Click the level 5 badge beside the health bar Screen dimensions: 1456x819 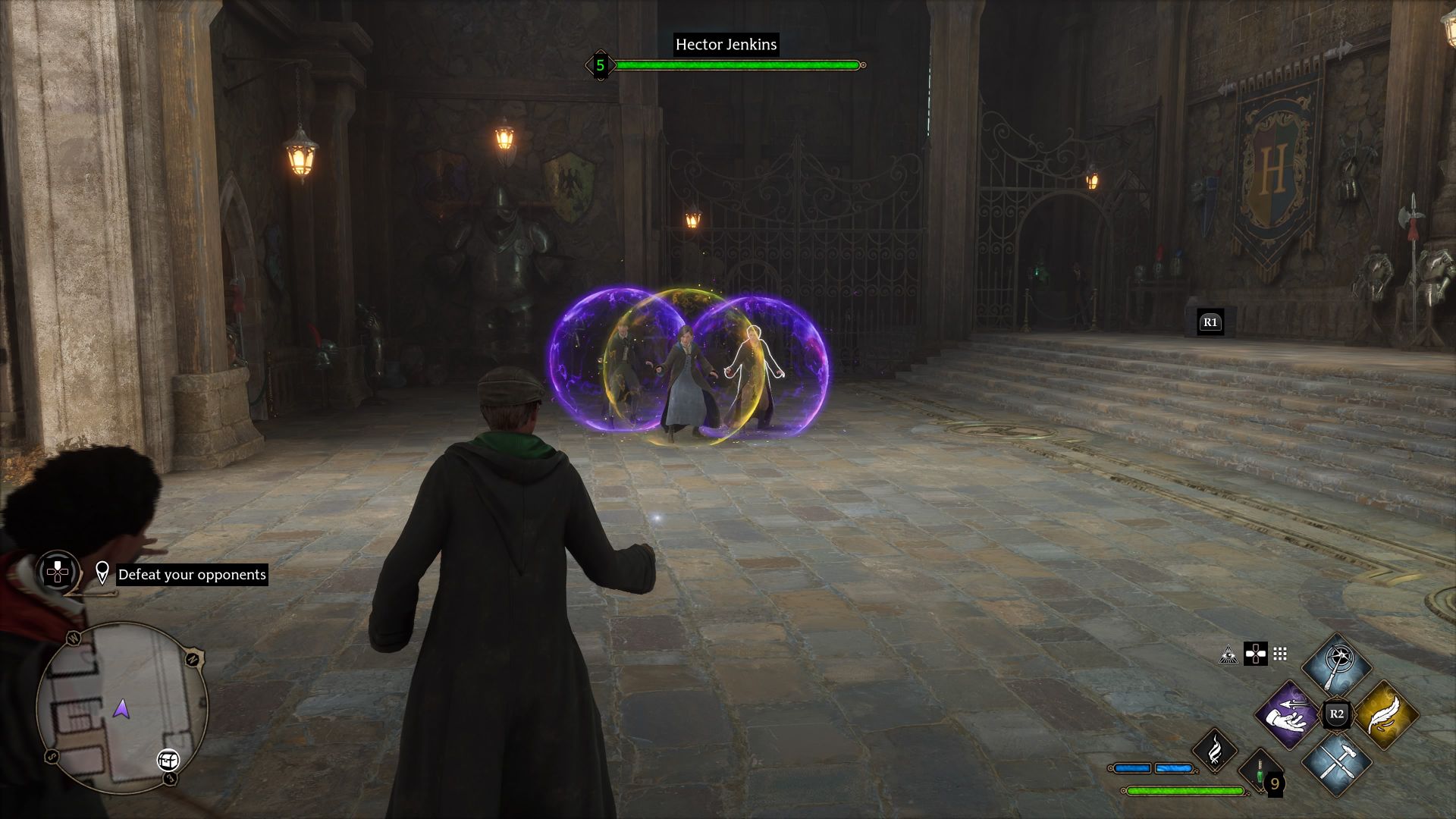(x=600, y=65)
